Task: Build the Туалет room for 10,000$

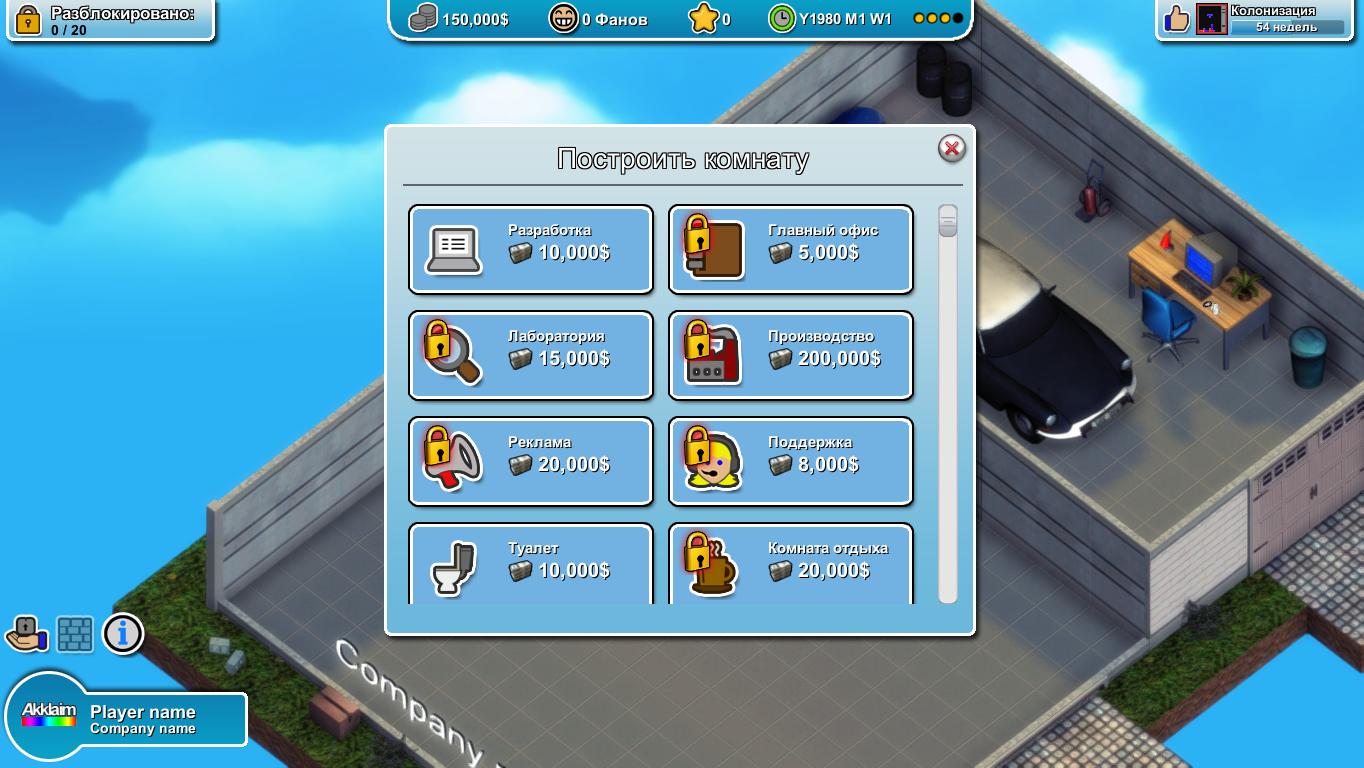Action: [x=531, y=564]
